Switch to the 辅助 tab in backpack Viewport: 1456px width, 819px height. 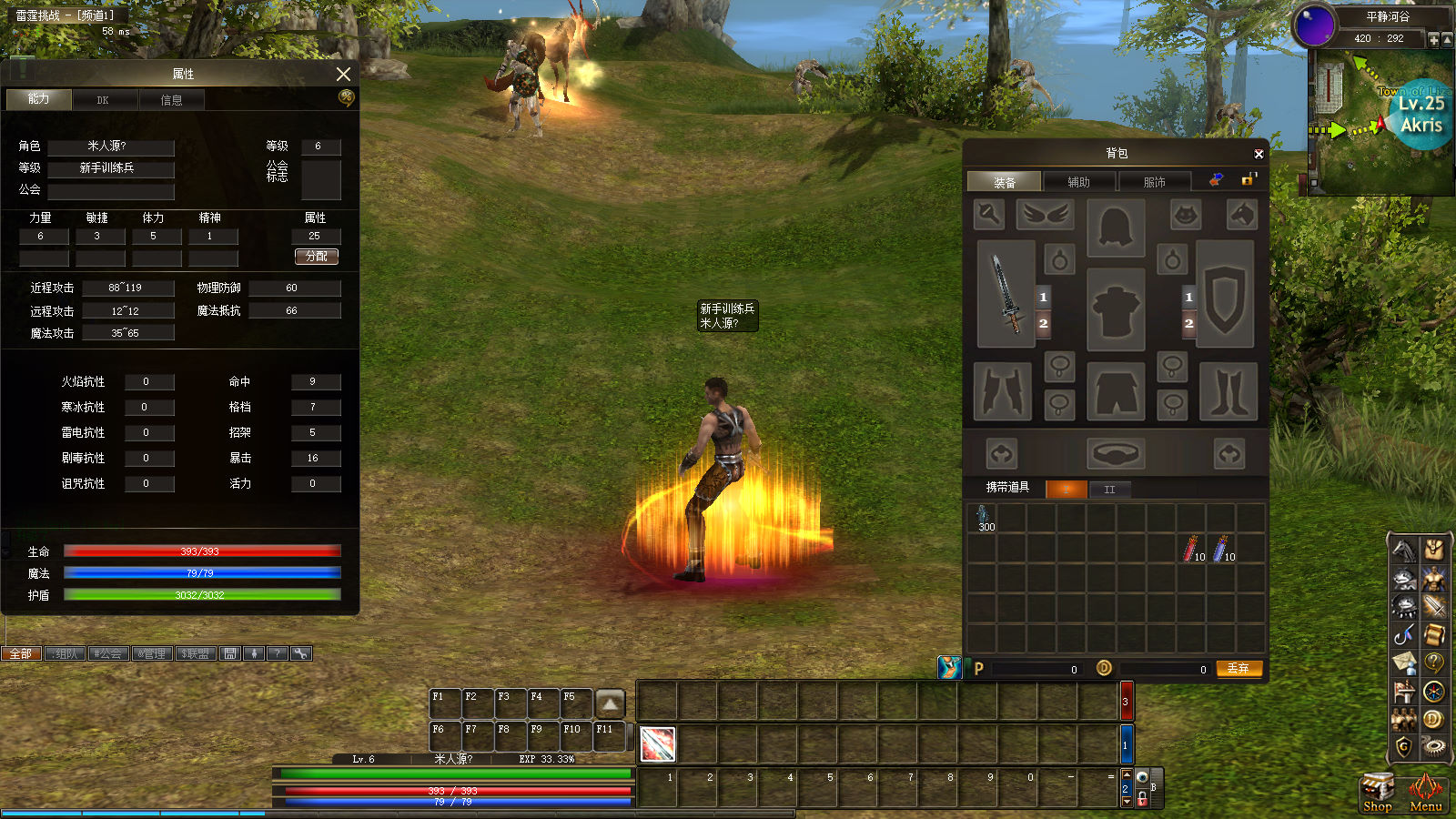1079,182
